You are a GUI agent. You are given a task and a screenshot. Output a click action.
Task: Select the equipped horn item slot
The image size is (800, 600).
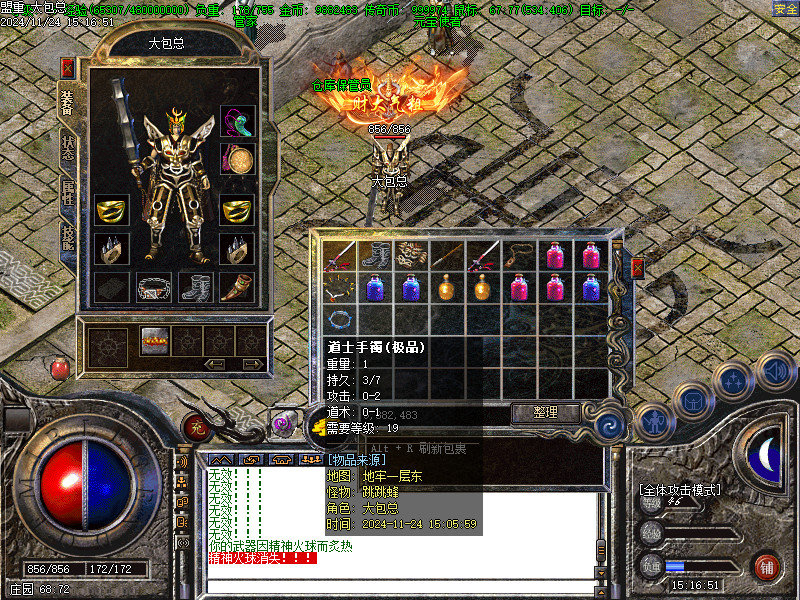tap(237, 288)
